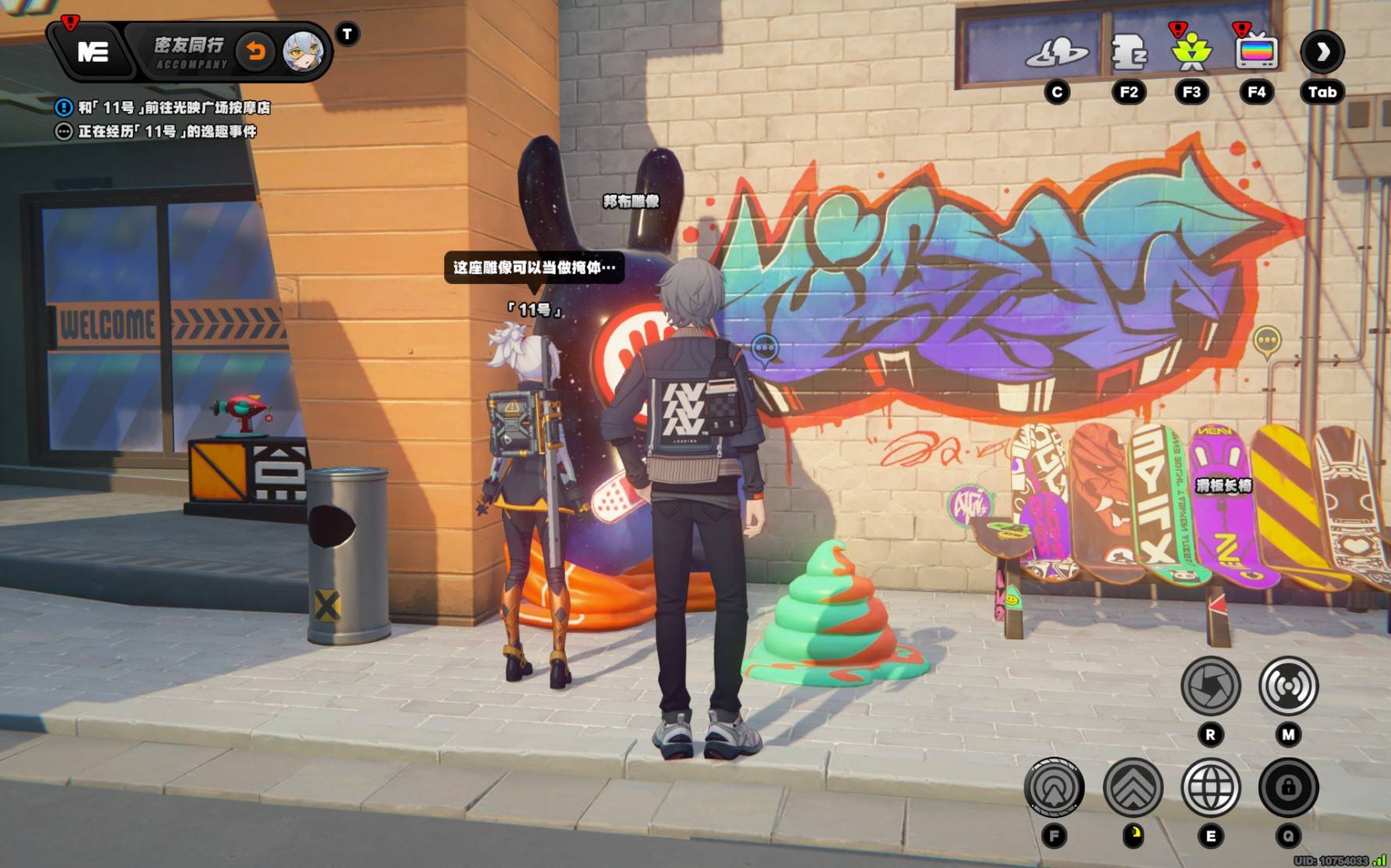Open the notebook icon with letter Z
This screenshot has height=868, width=1391.
coord(1128,53)
